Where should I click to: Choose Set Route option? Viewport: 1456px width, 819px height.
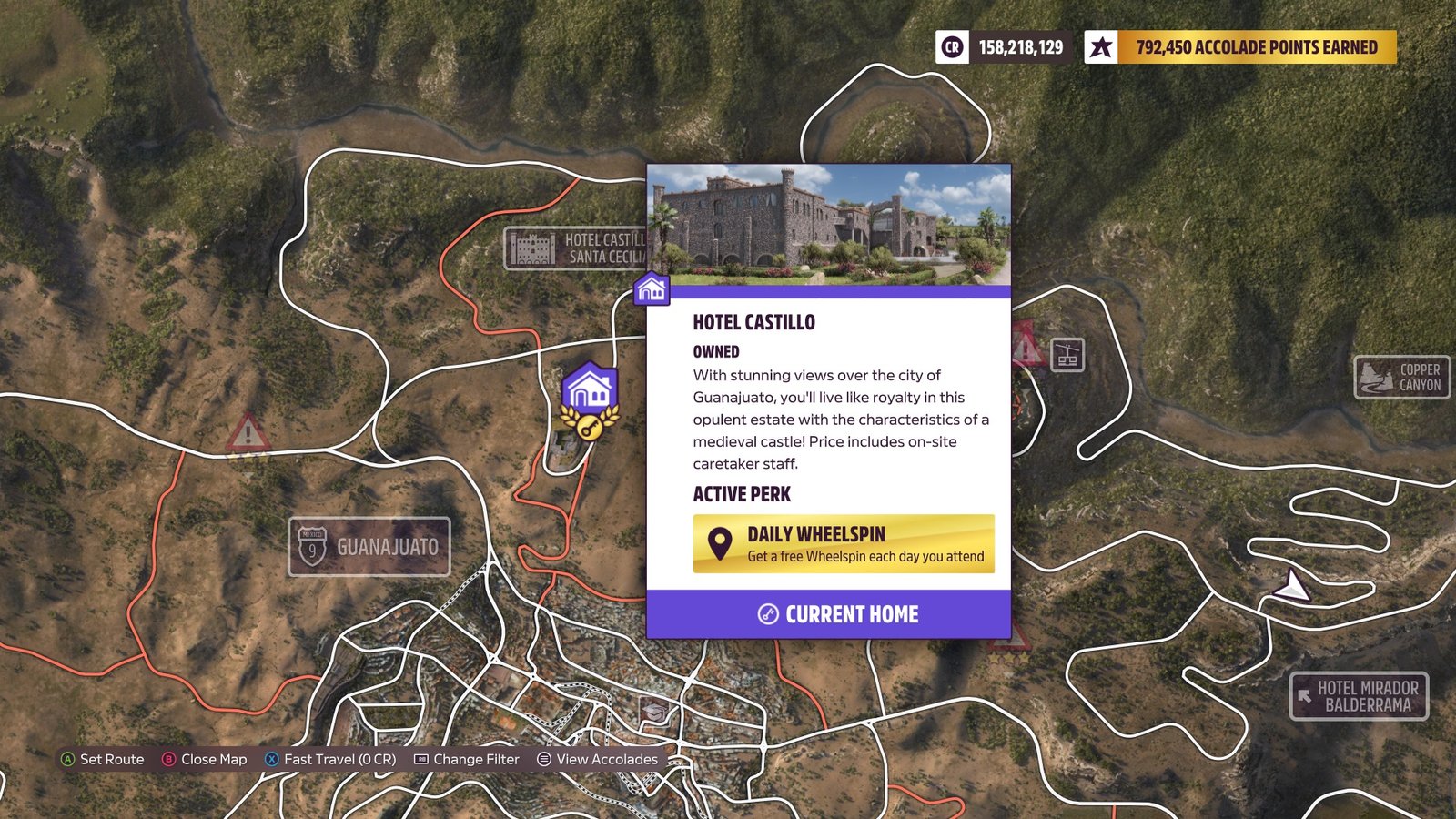(102, 759)
